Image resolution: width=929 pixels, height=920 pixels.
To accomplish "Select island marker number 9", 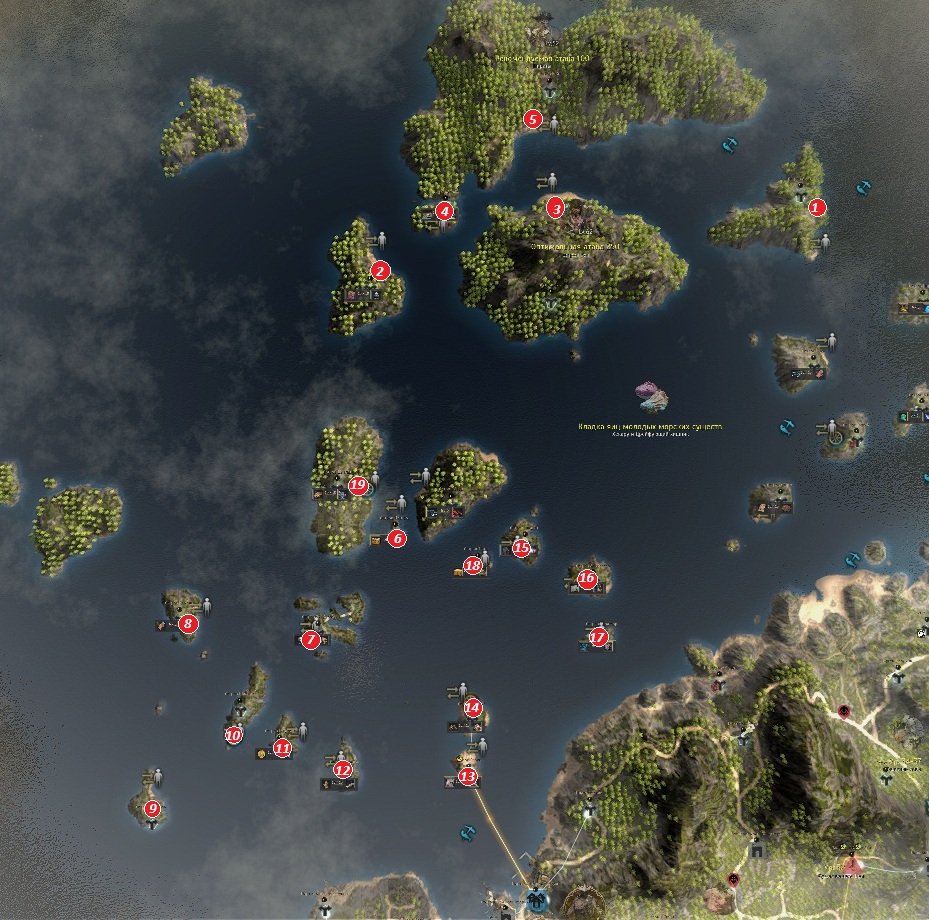I will [152, 808].
